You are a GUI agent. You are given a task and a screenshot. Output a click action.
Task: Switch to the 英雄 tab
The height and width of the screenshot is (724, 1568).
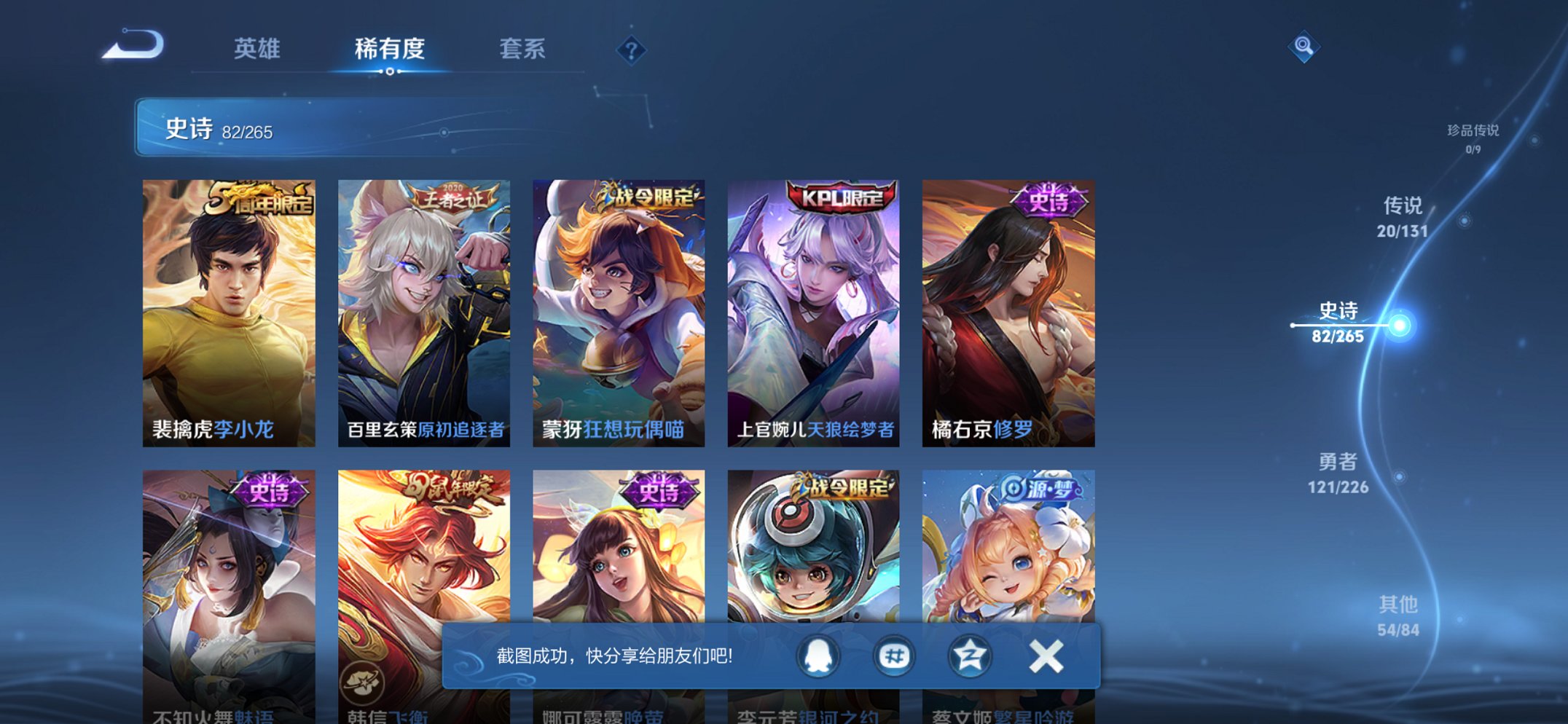click(256, 50)
